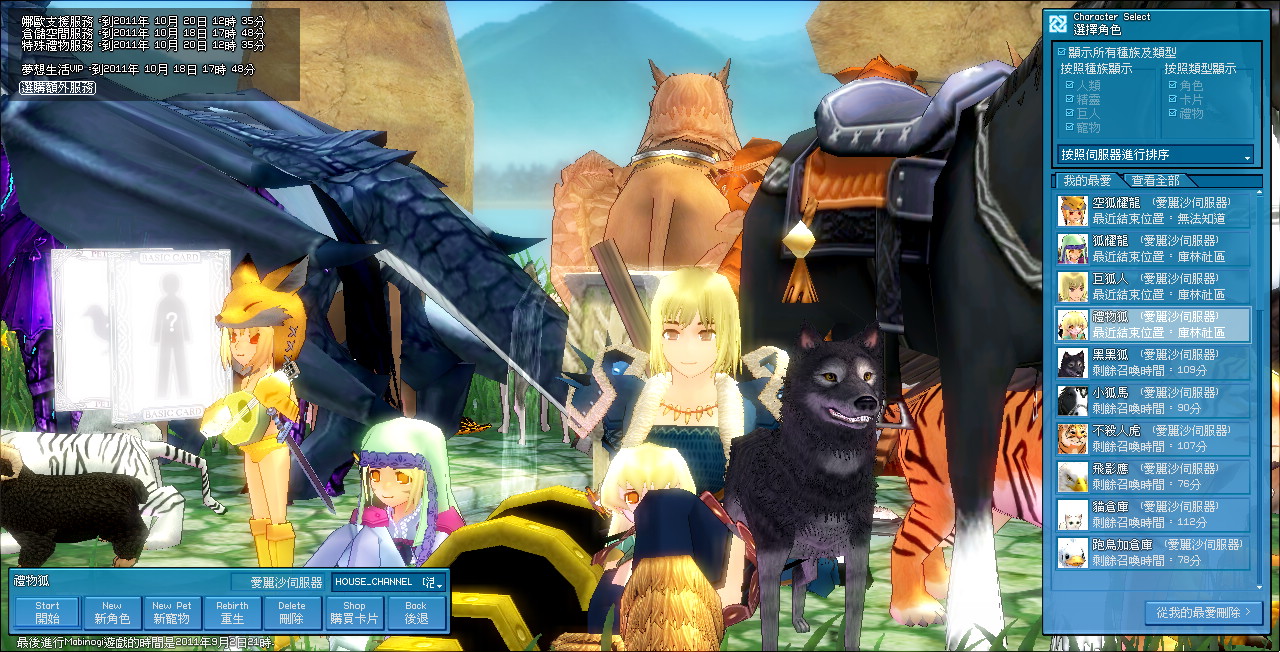Click the Delete 刪除 button
Viewport: 1280px width, 652px height.
click(x=292, y=613)
